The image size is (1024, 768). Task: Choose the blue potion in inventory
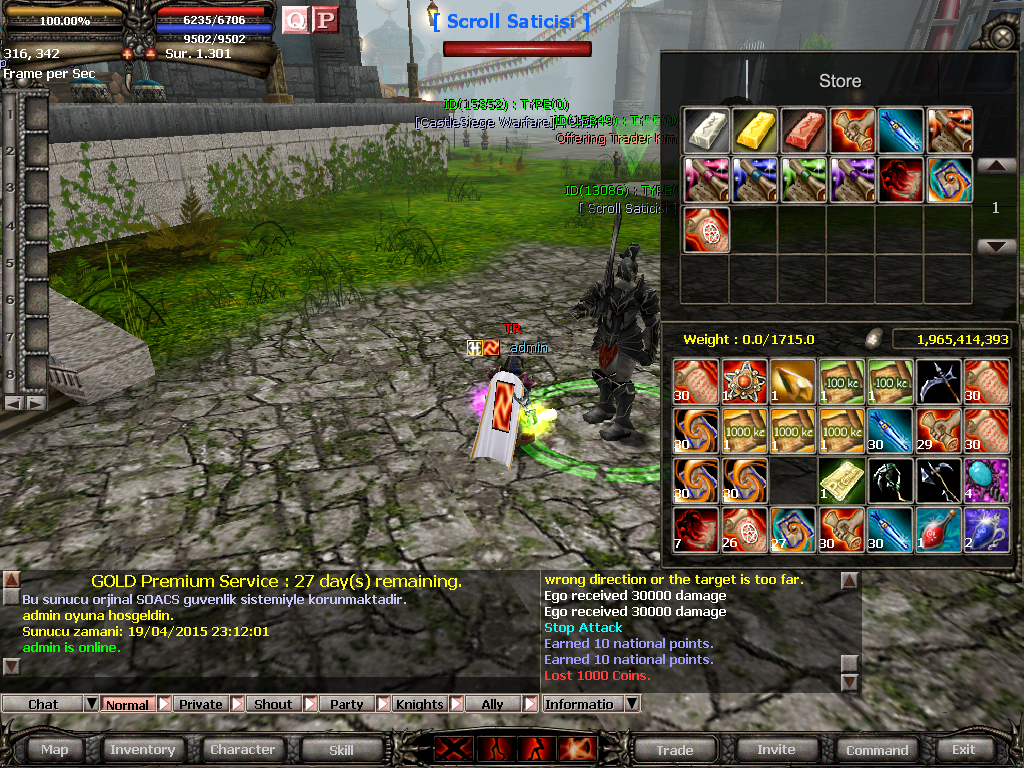(x=988, y=529)
